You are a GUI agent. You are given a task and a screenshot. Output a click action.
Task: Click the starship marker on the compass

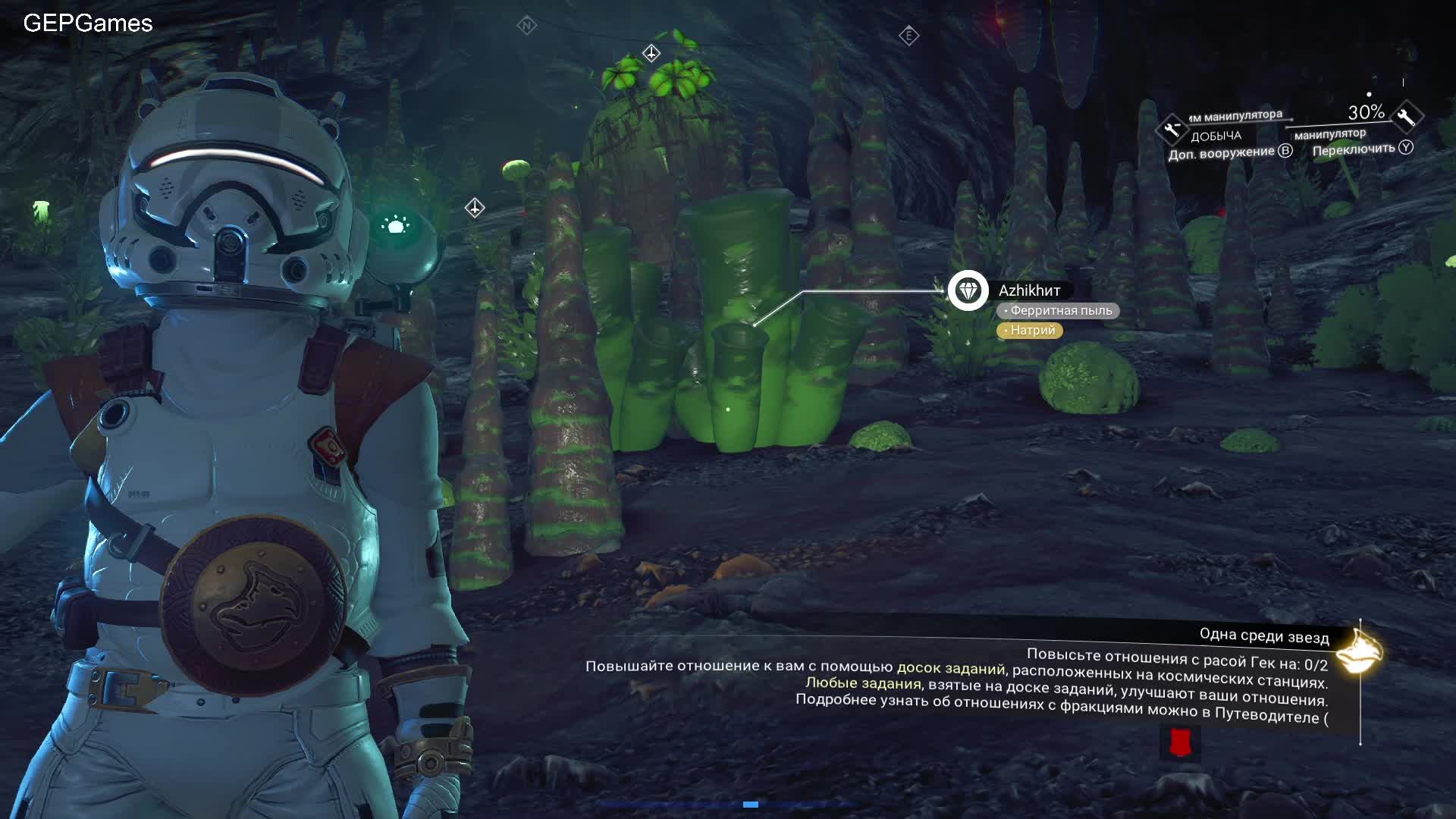(651, 53)
